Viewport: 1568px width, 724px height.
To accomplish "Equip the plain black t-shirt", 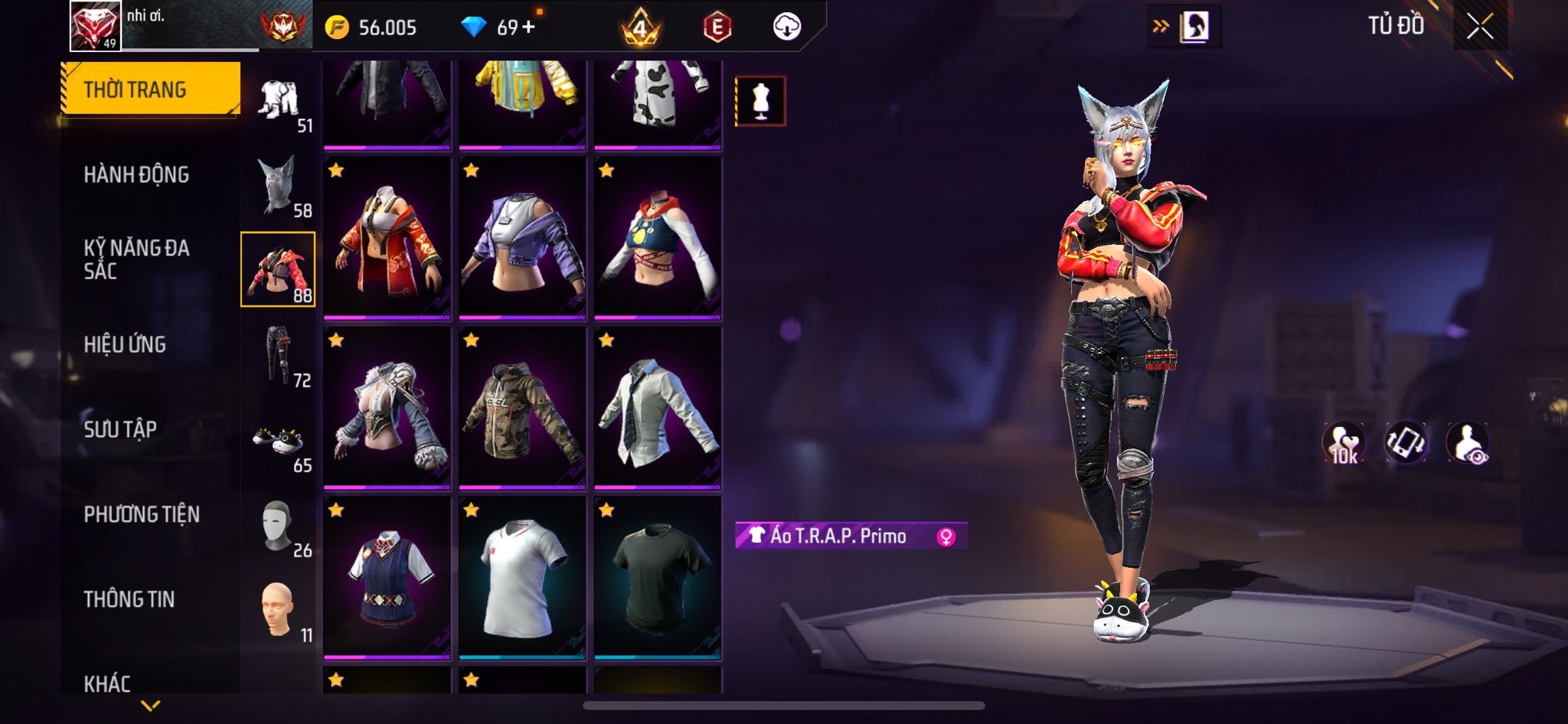I will click(x=658, y=577).
